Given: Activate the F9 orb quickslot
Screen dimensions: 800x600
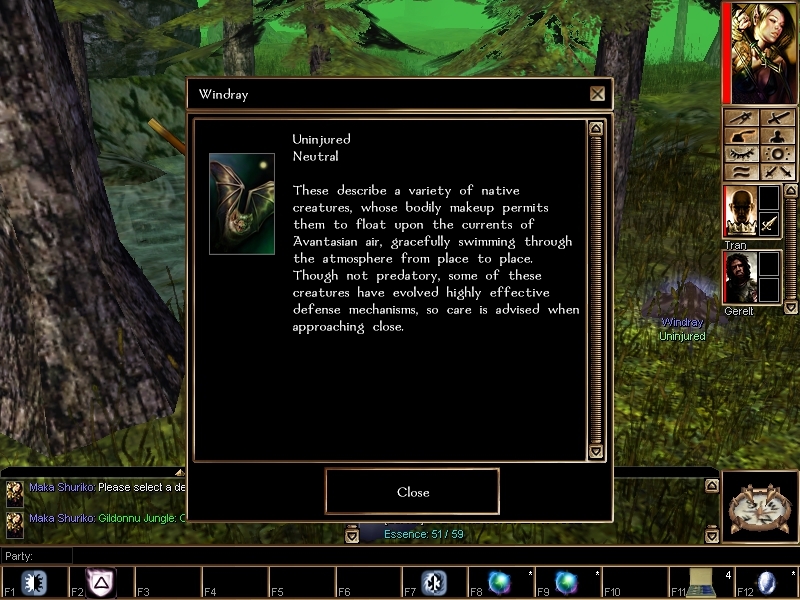Looking at the screenshot, I should point(567,582).
